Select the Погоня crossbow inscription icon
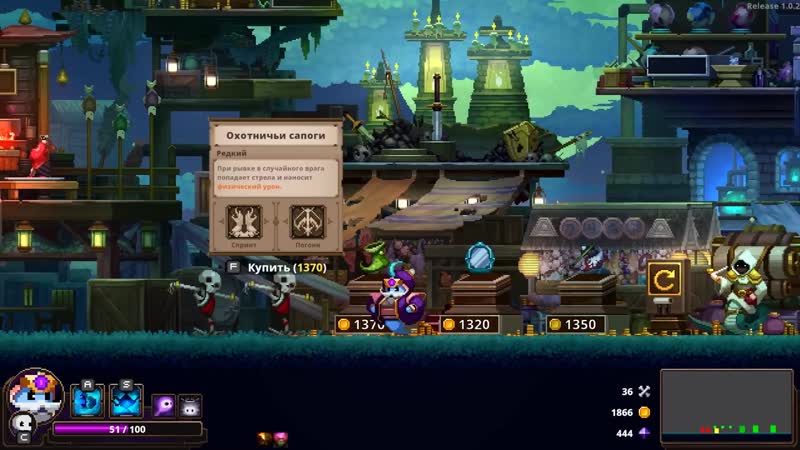This screenshot has height=450, width=800. (x=305, y=221)
